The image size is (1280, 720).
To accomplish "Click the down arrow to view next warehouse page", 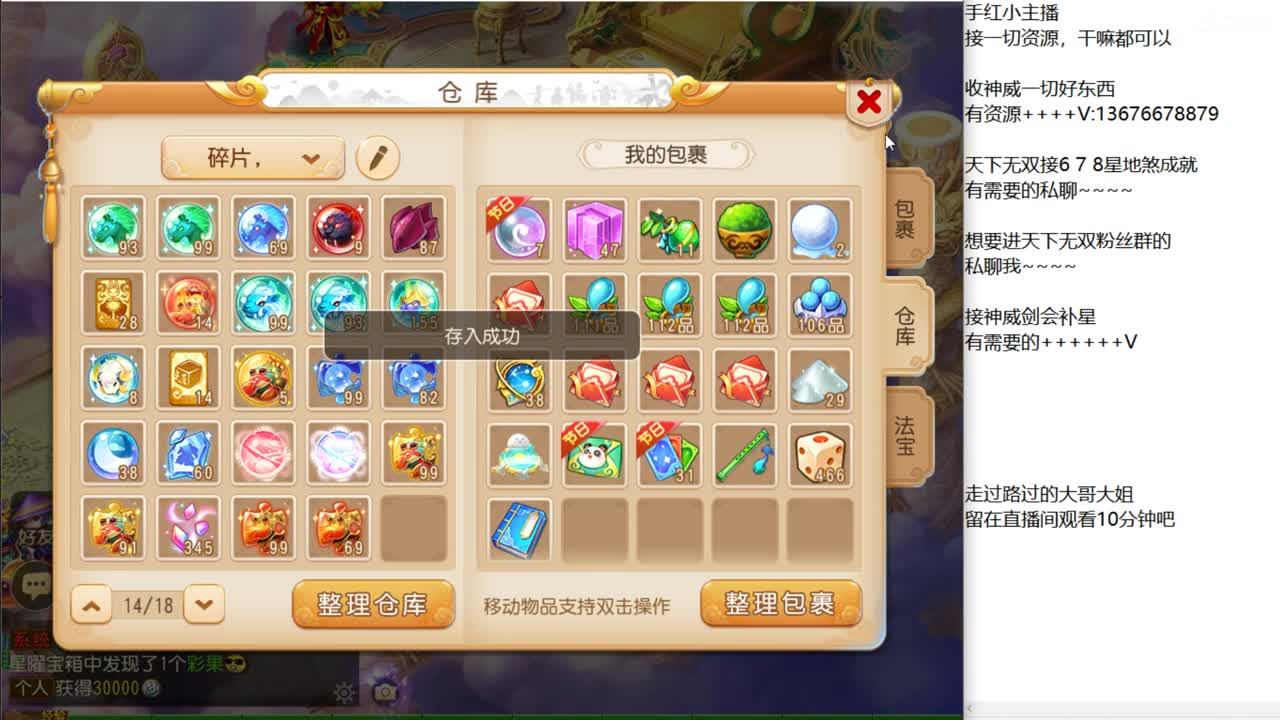I will tap(205, 605).
